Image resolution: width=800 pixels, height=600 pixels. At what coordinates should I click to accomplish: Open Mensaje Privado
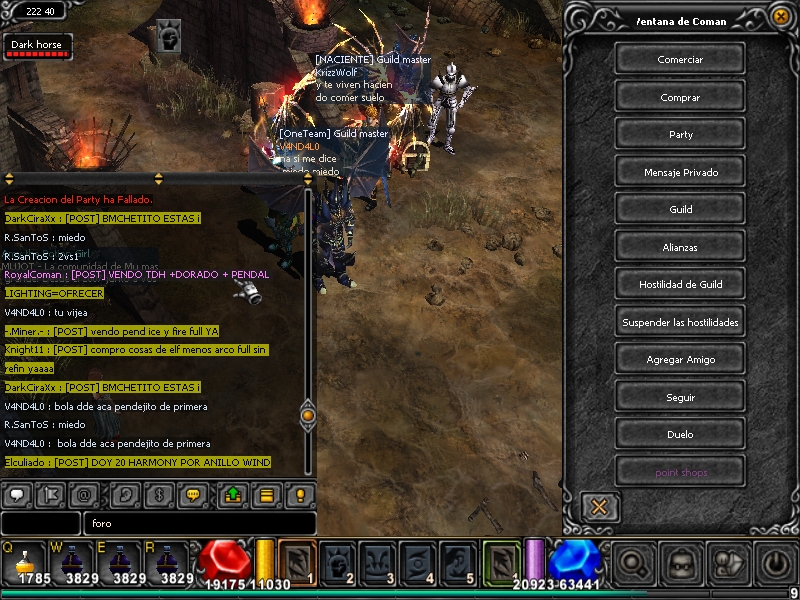tap(680, 173)
